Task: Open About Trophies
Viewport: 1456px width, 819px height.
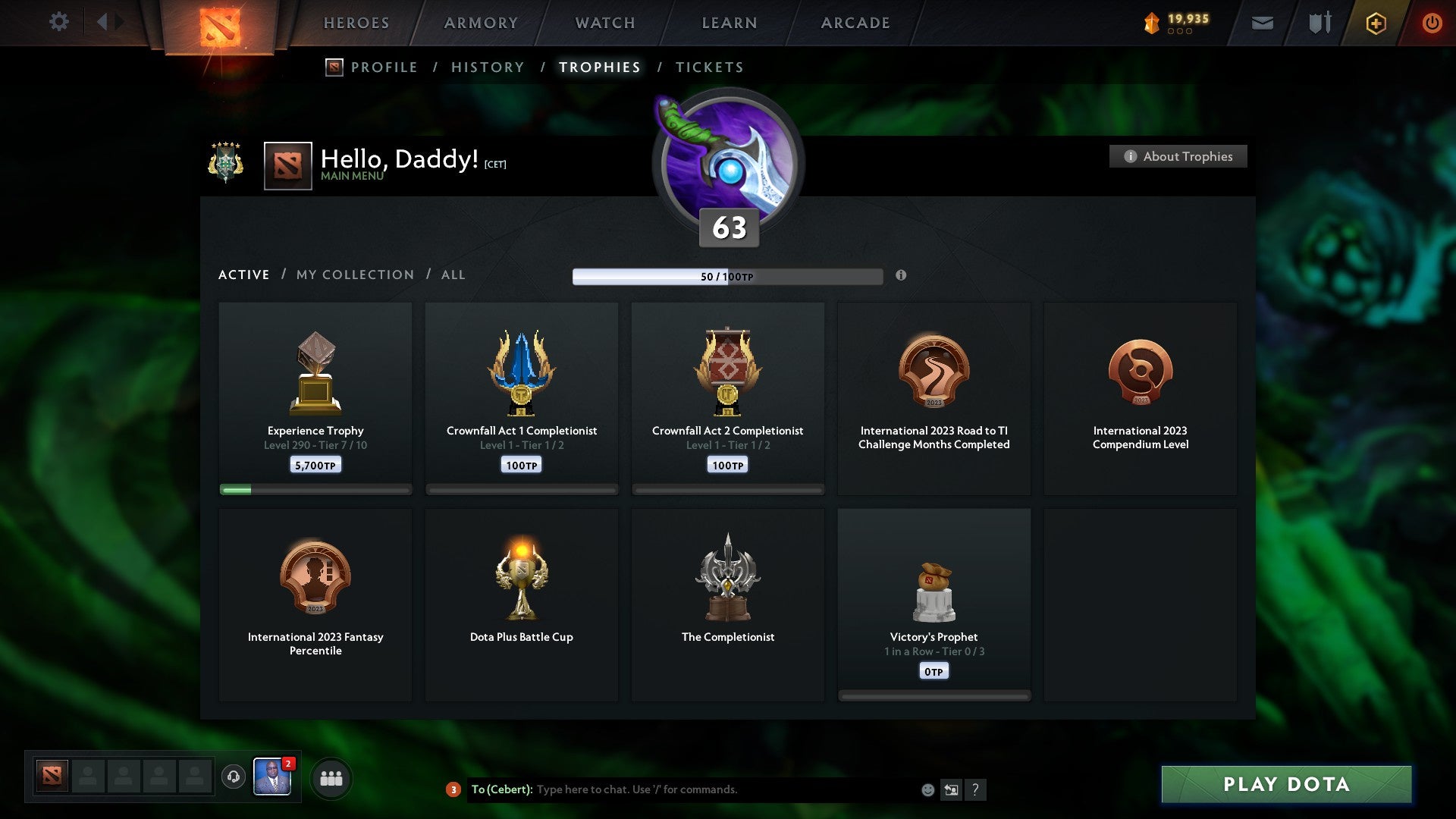Action: tap(1178, 156)
